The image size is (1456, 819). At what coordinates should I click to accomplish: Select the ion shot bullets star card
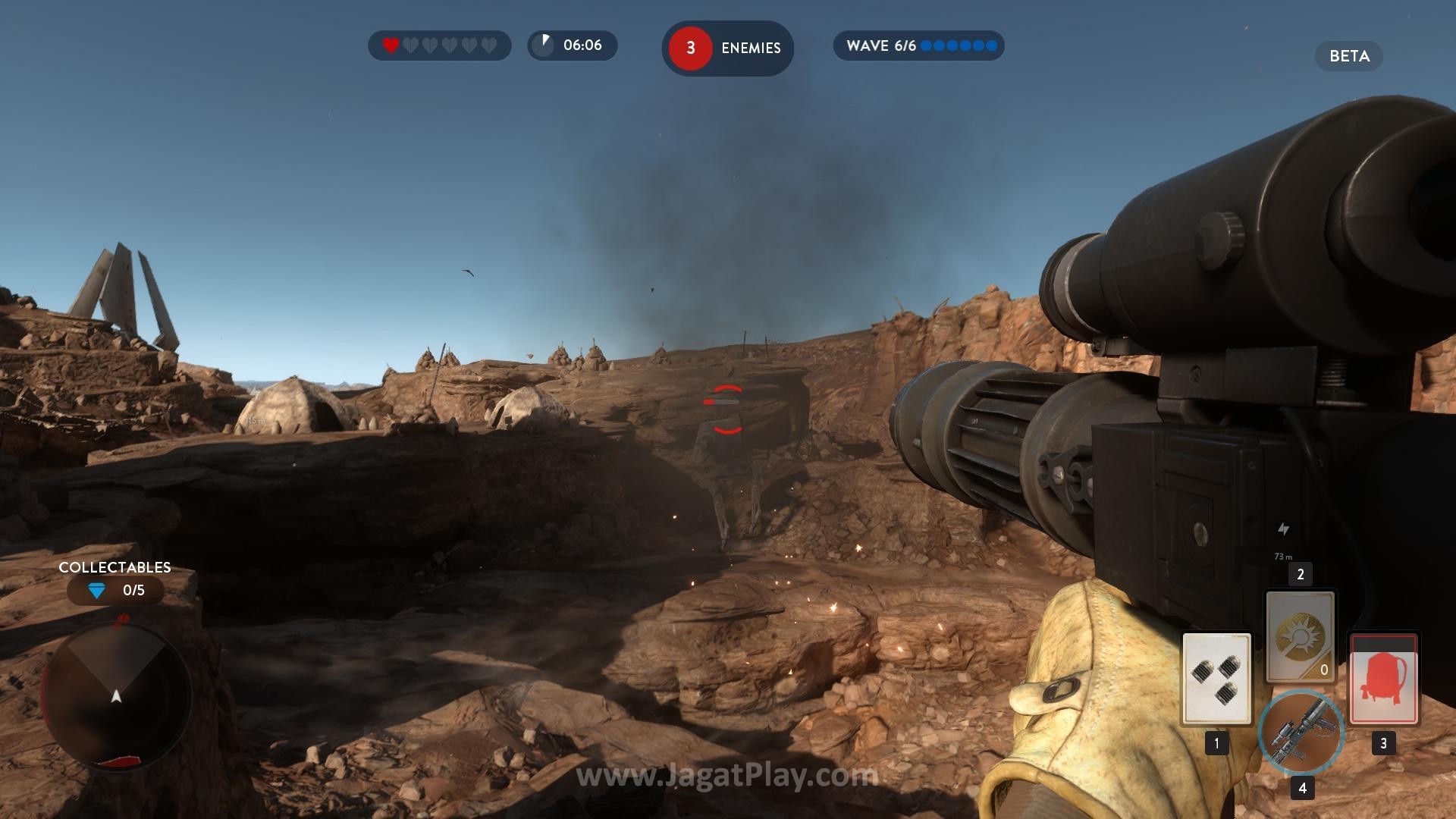click(x=1216, y=678)
